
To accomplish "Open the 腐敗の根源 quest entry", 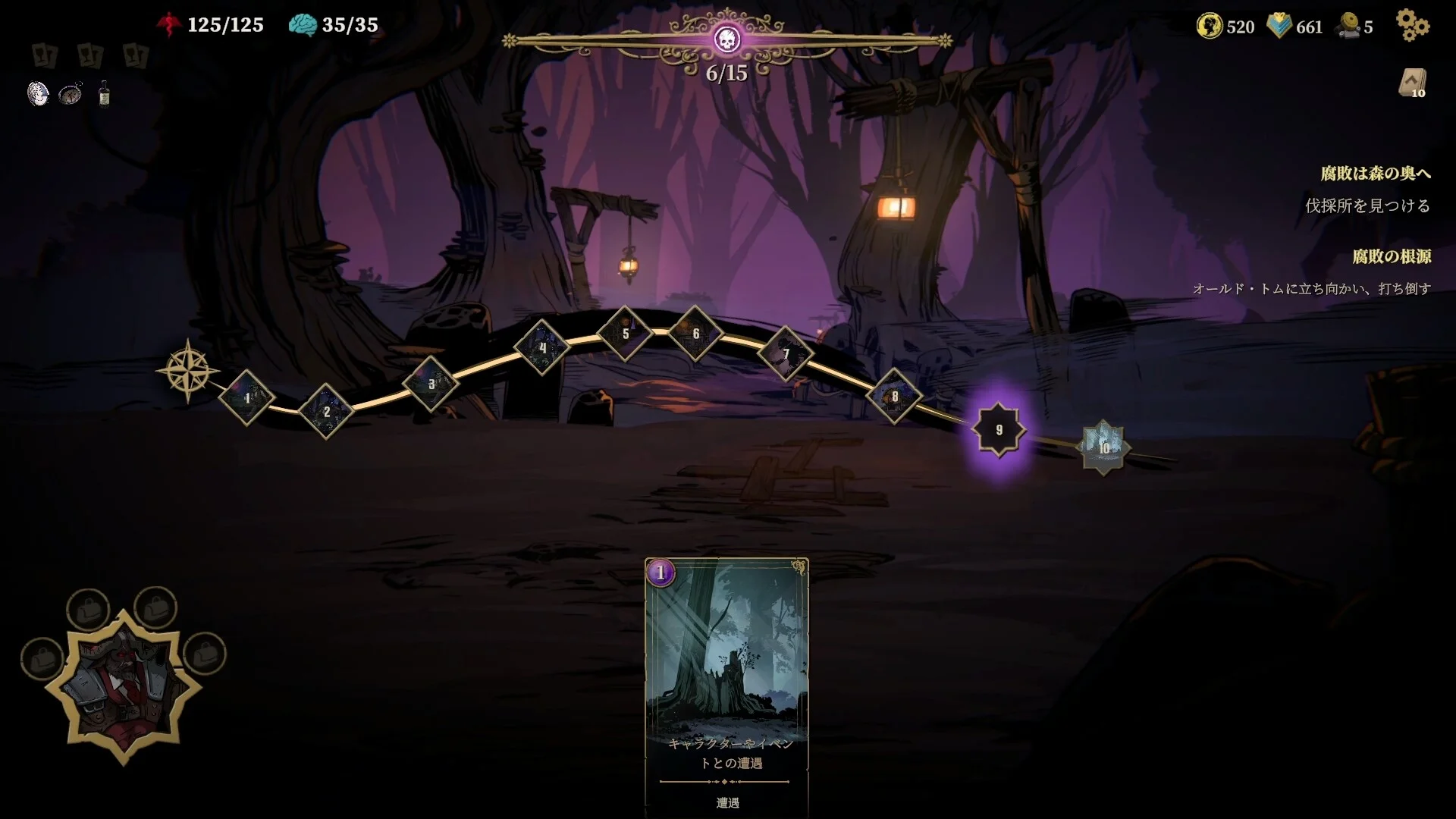I will point(1392,256).
